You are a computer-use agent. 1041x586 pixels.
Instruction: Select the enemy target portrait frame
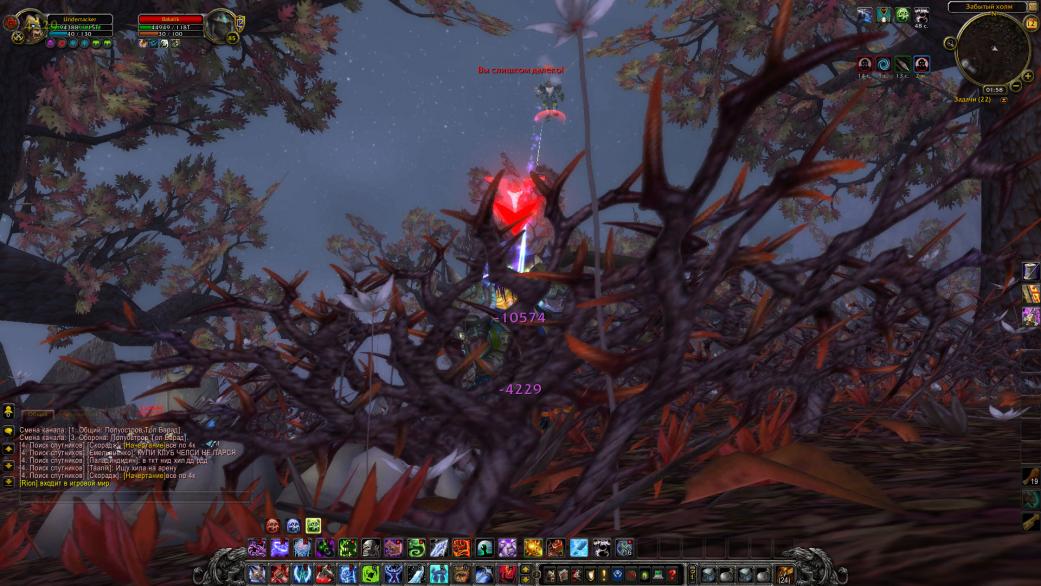[x=220, y=24]
